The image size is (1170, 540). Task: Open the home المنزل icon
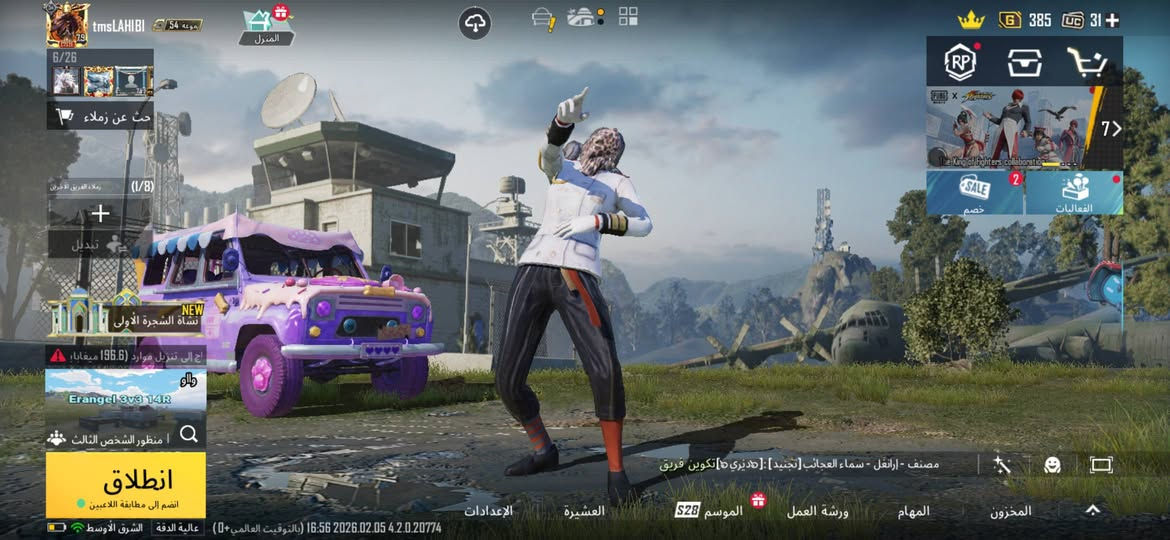[x=267, y=25]
